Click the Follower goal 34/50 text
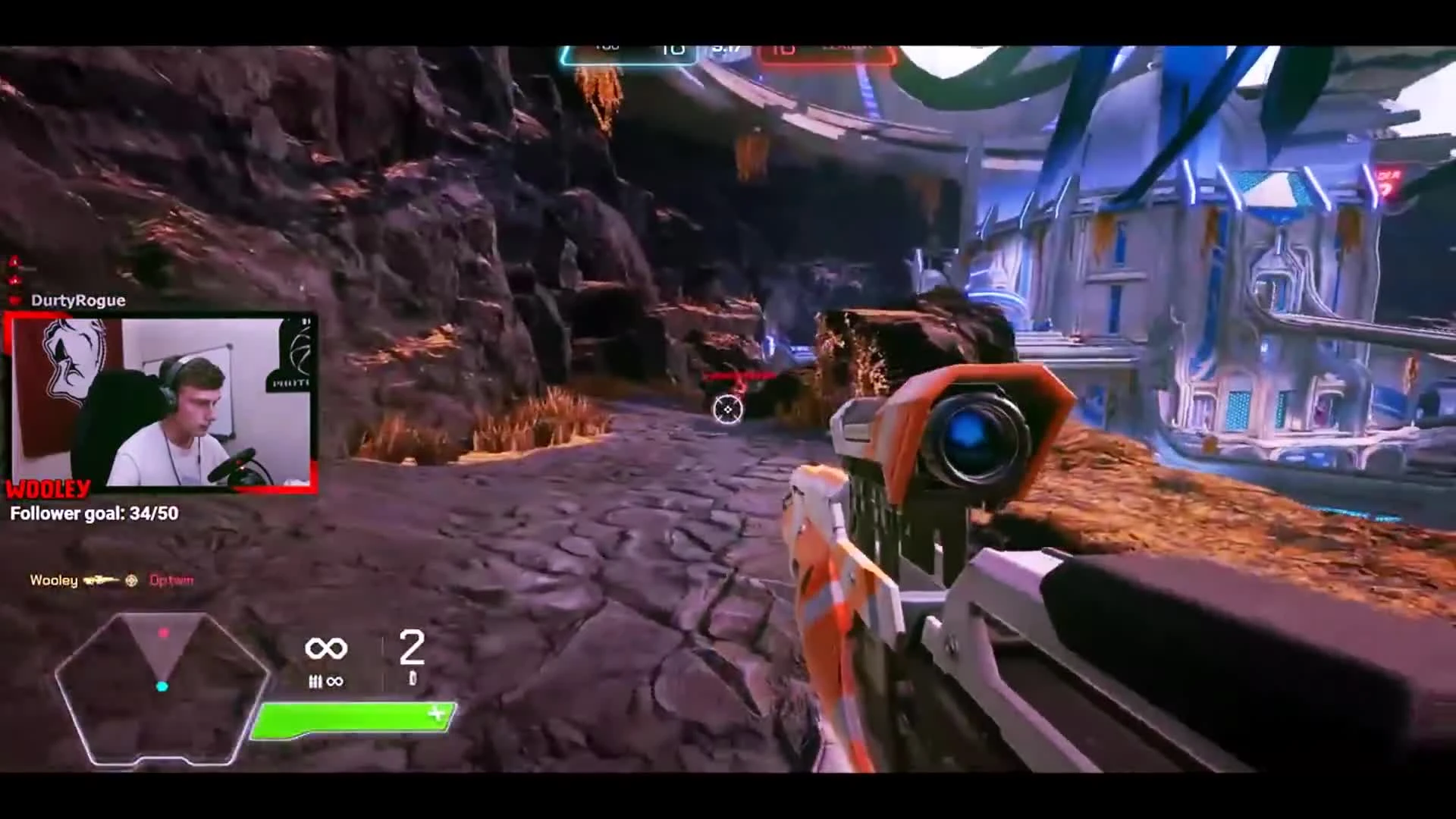This screenshot has width=1456, height=819. point(93,513)
